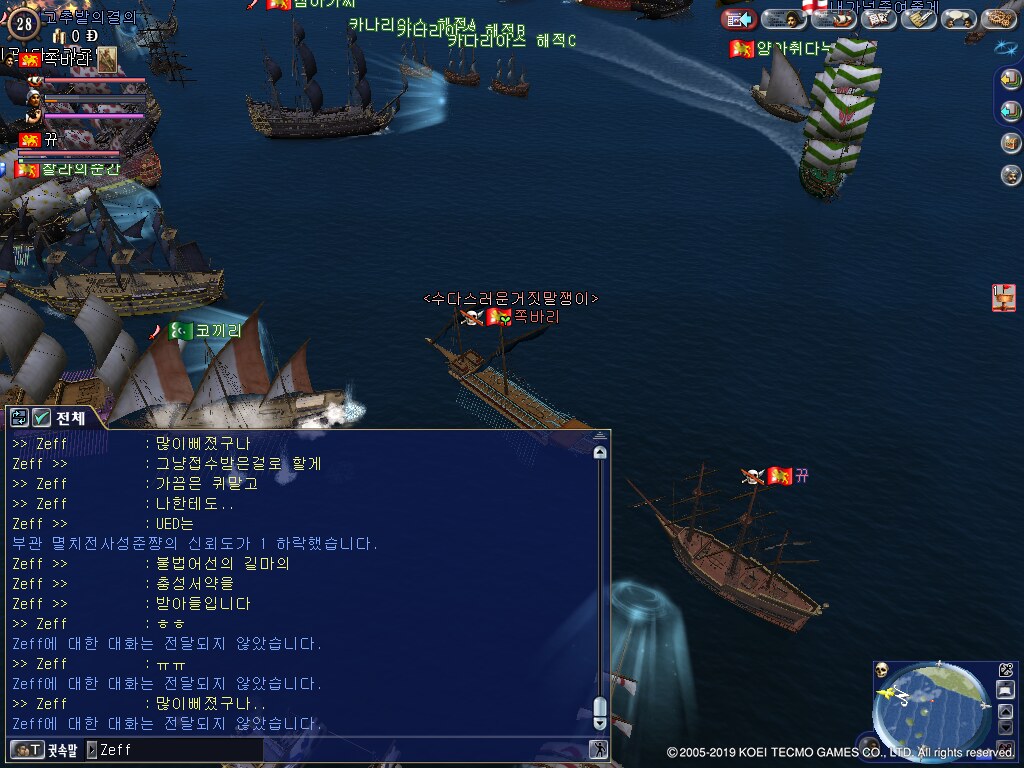The height and width of the screenshot is (768, 1024).
Task: Open the speech bubbles chat menu button
Action: point(959,19)
